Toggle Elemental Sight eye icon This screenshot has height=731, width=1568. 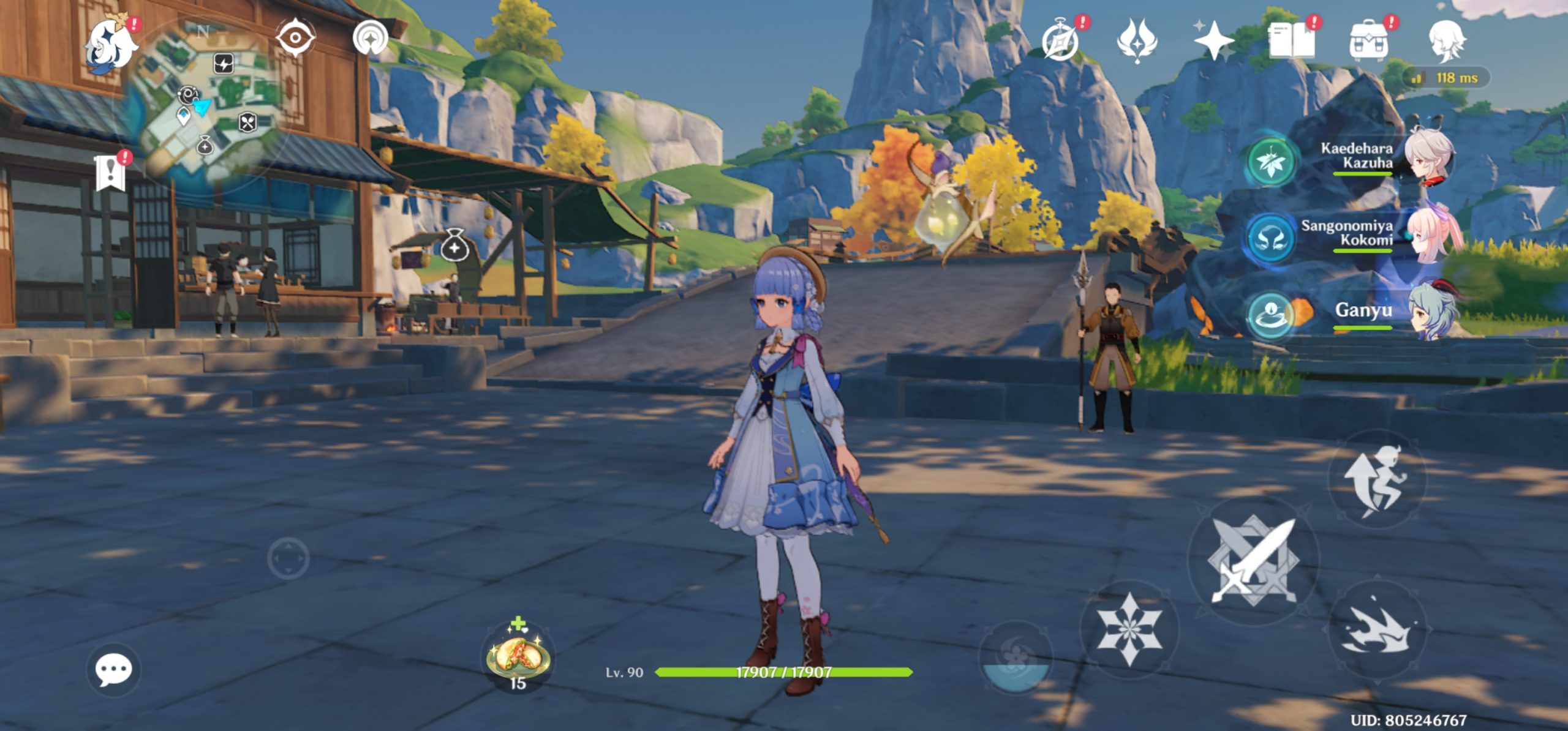point(295,38)
